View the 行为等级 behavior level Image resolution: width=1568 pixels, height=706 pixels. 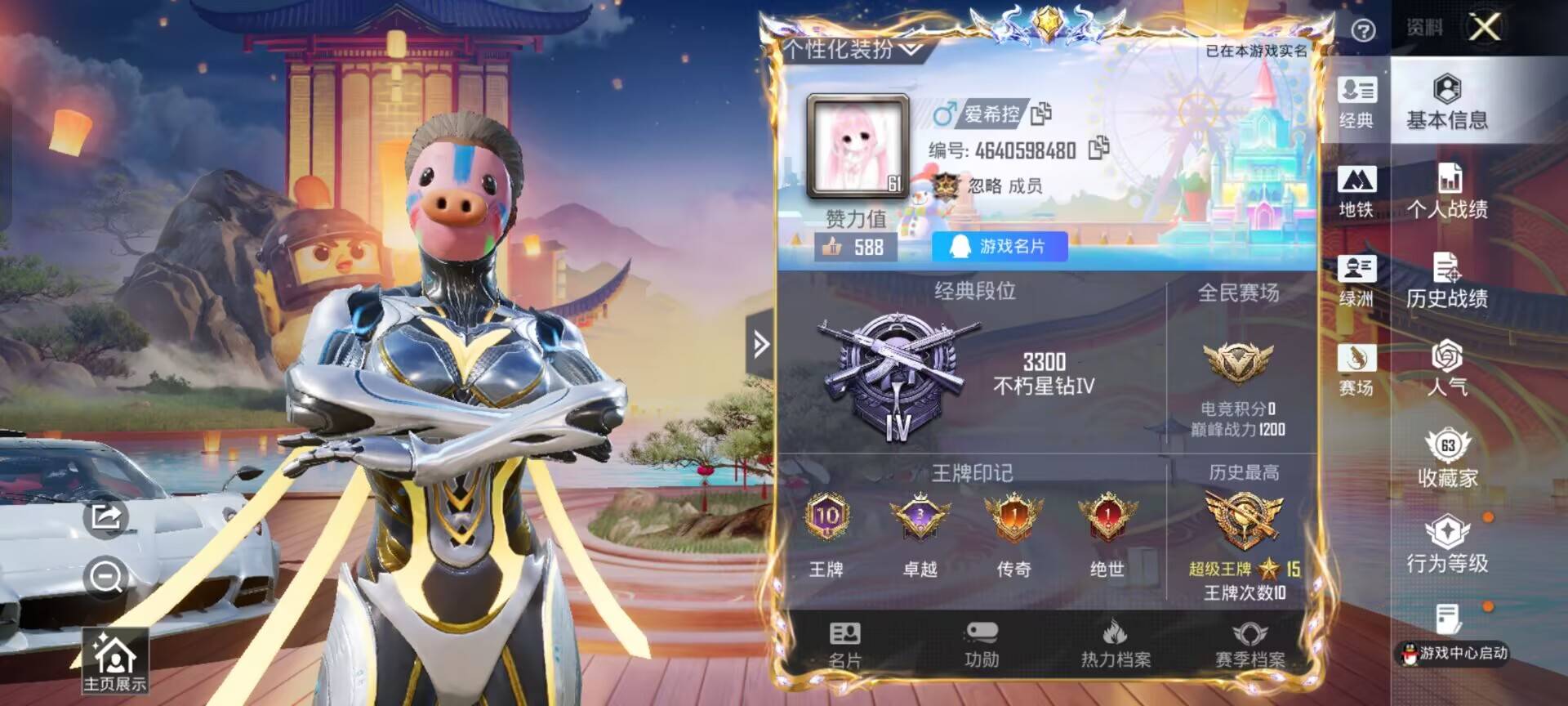click(x=1446, y=545)
